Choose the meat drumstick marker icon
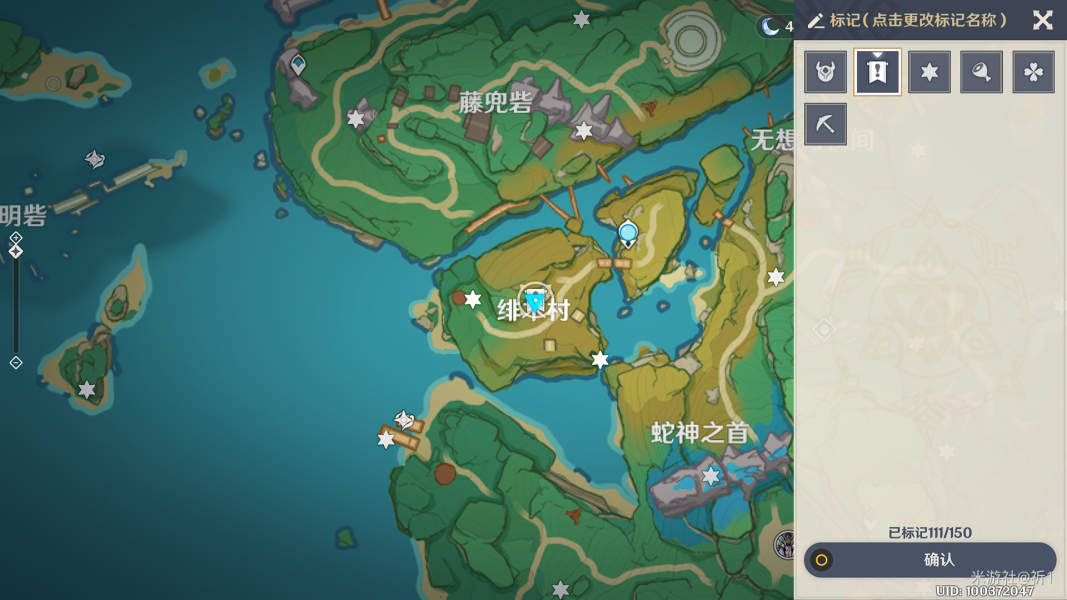1067x600 pixels. [981, 72]
